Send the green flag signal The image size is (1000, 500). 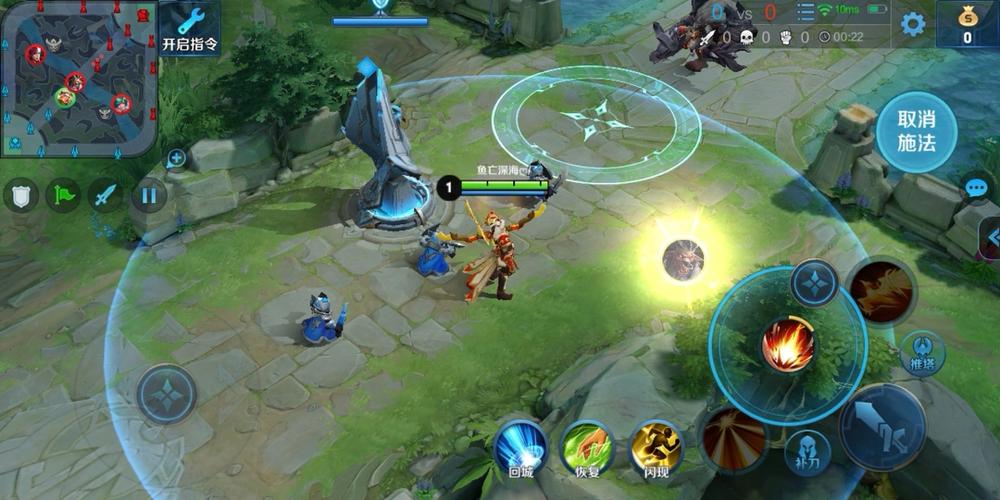pos(63,194)
